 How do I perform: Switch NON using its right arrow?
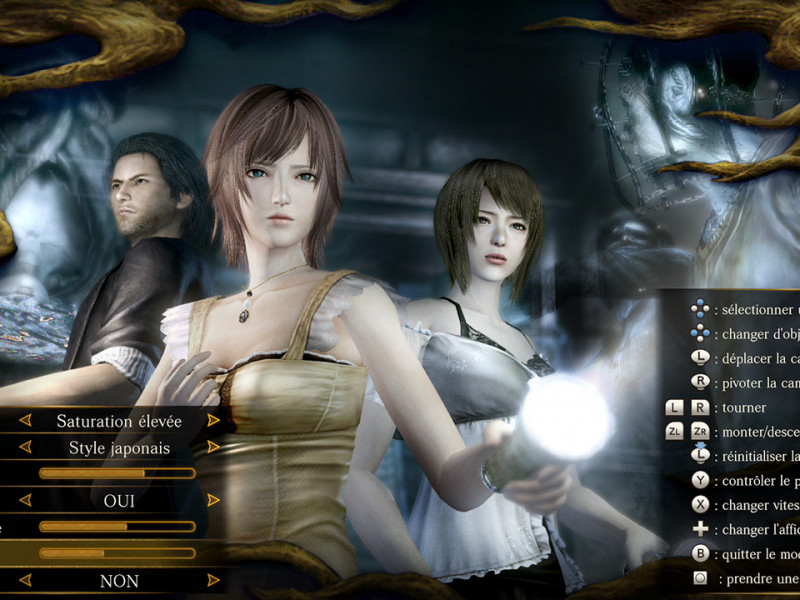213,580
